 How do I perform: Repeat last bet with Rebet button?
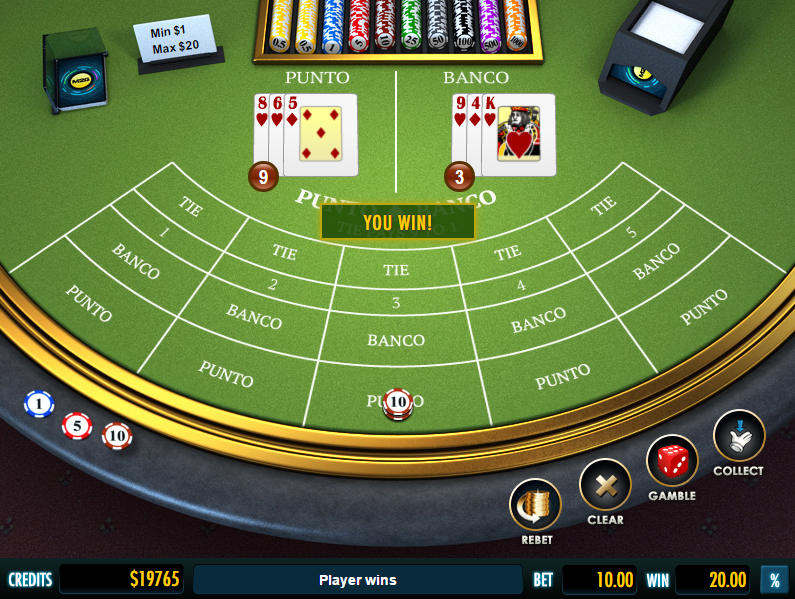coord(536,505)
